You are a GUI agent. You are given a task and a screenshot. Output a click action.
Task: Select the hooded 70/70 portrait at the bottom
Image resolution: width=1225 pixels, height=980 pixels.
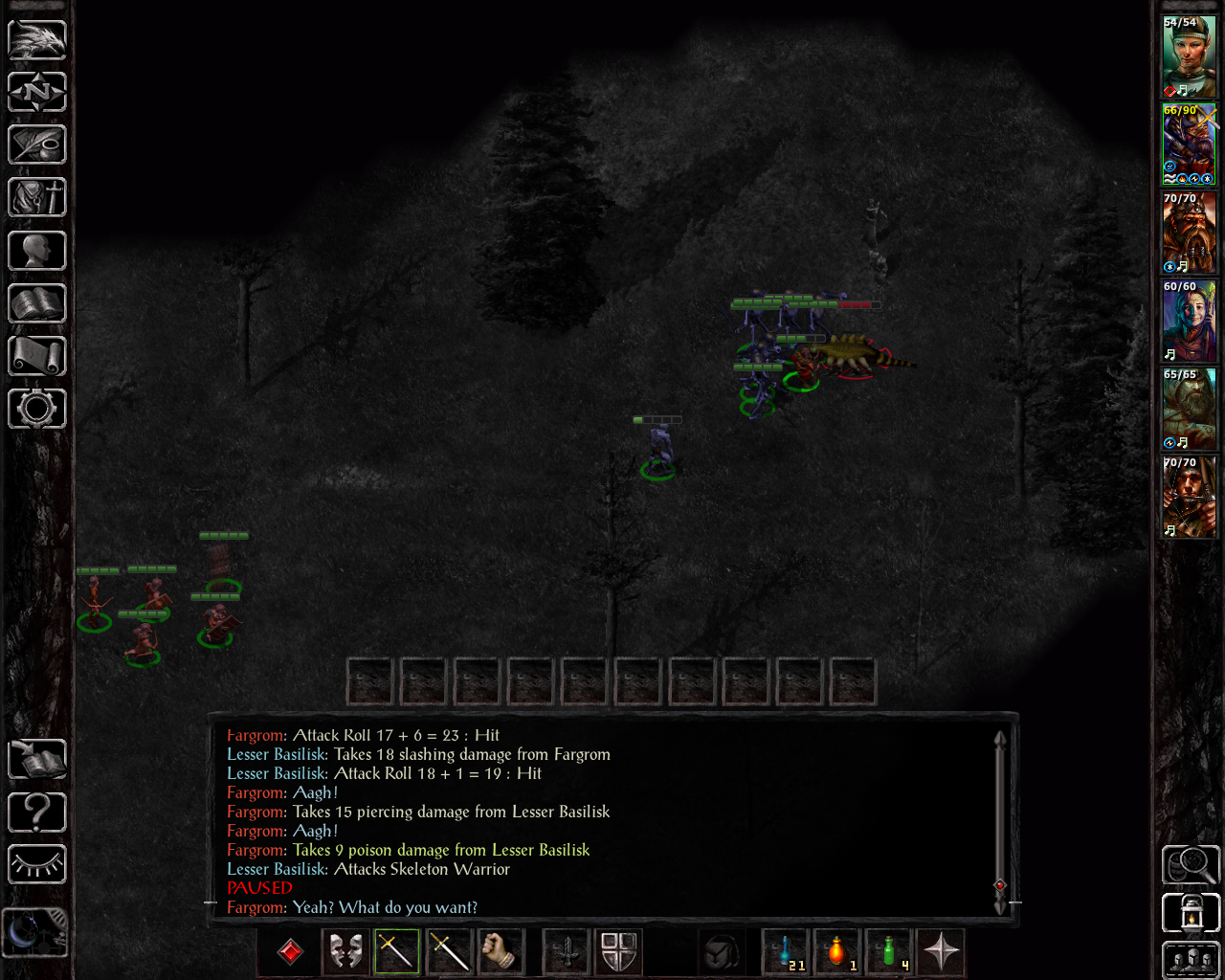pyautogui.click(x=1189, y=497)
